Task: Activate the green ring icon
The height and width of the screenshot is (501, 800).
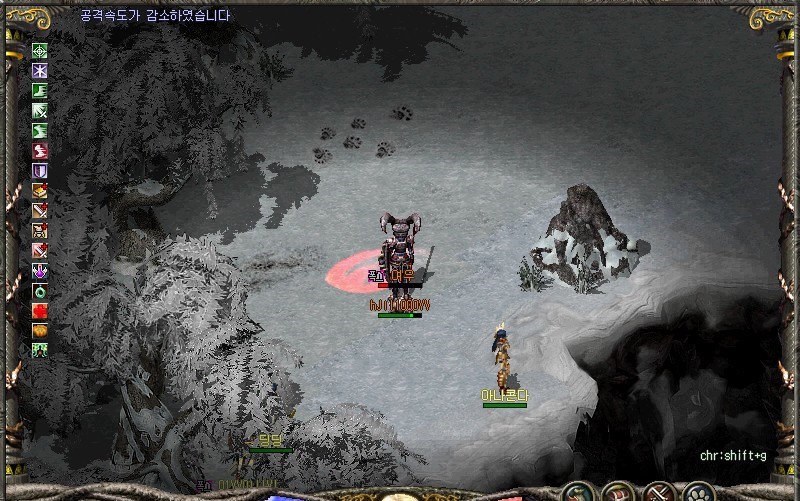Action: pos(40,290)
